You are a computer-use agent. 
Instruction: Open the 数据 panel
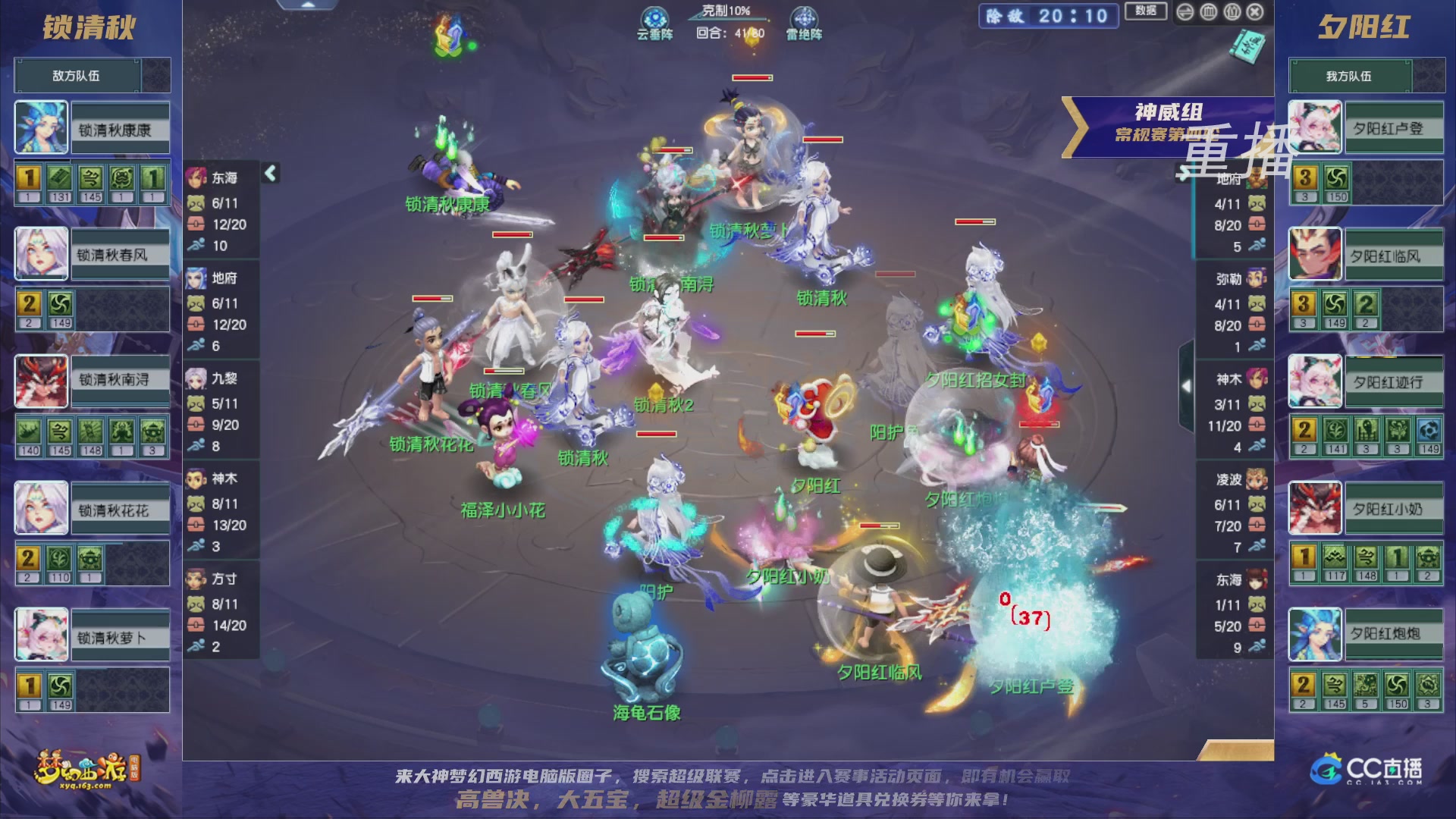pyautogui.click(x=1146, y=11)
